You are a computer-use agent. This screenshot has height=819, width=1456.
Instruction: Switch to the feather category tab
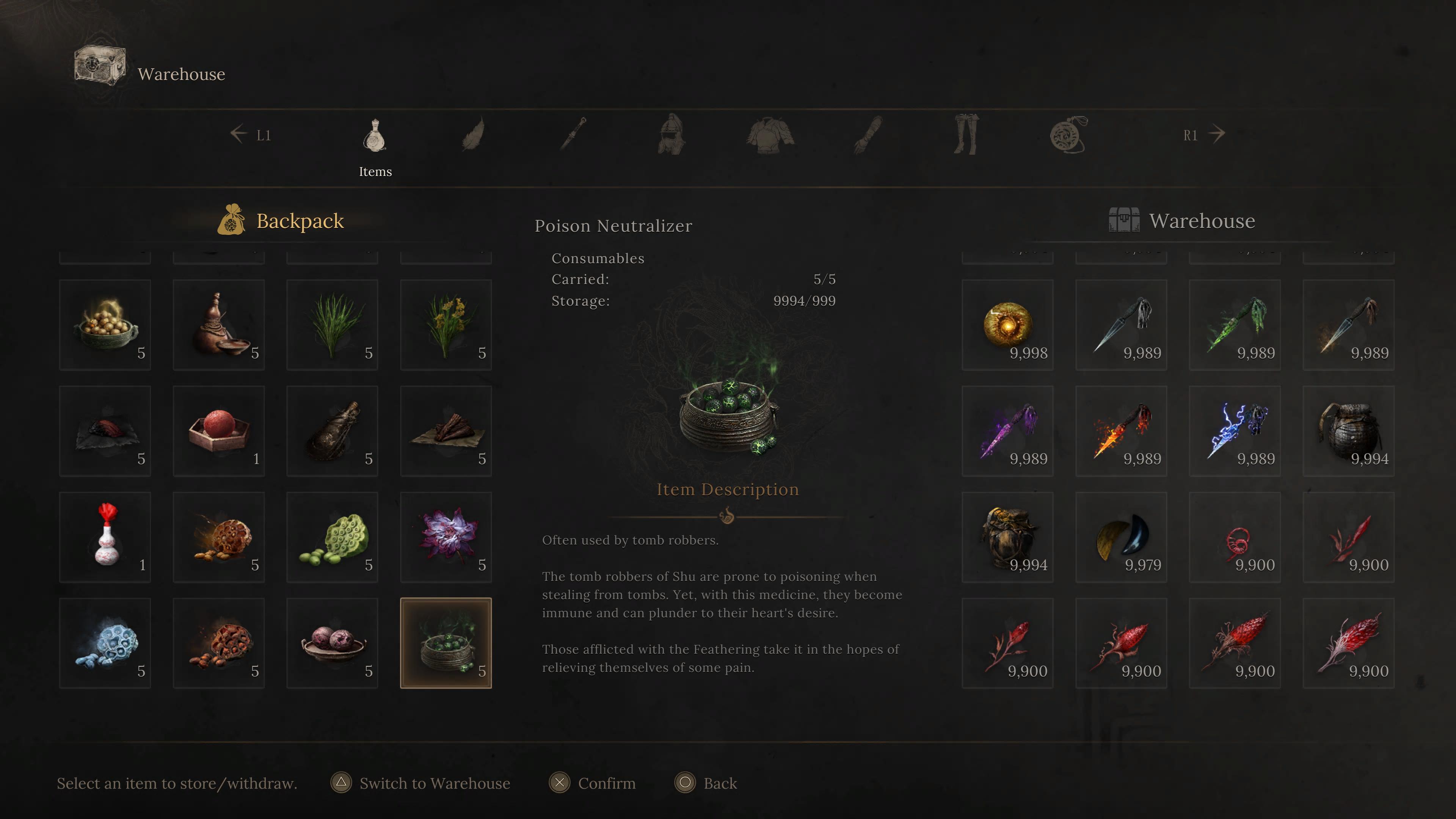pos(474,135)
